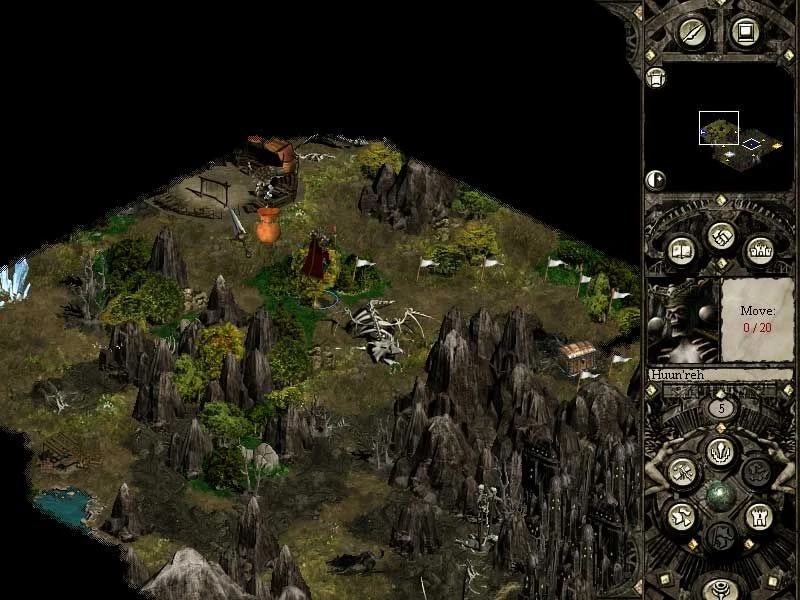This screenshot has height=600, width=800.
Task: Open diplomacy with the handshake button
Action: pos(720,235)
